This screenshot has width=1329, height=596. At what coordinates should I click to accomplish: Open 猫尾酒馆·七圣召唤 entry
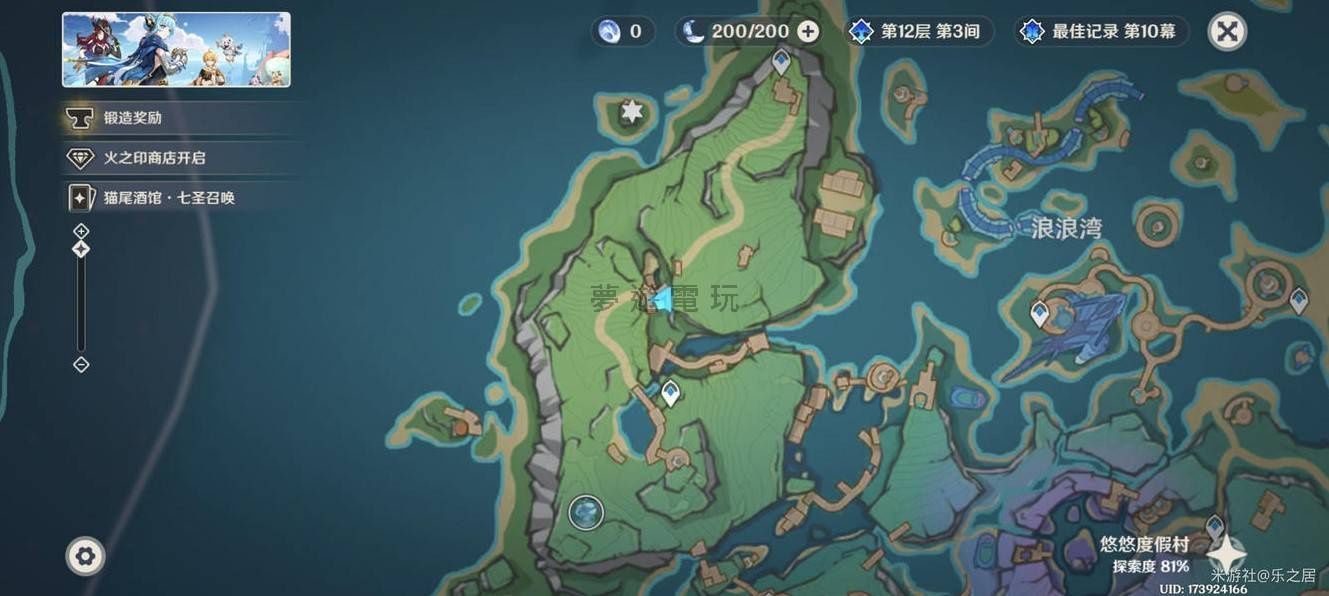click(168, 198)
